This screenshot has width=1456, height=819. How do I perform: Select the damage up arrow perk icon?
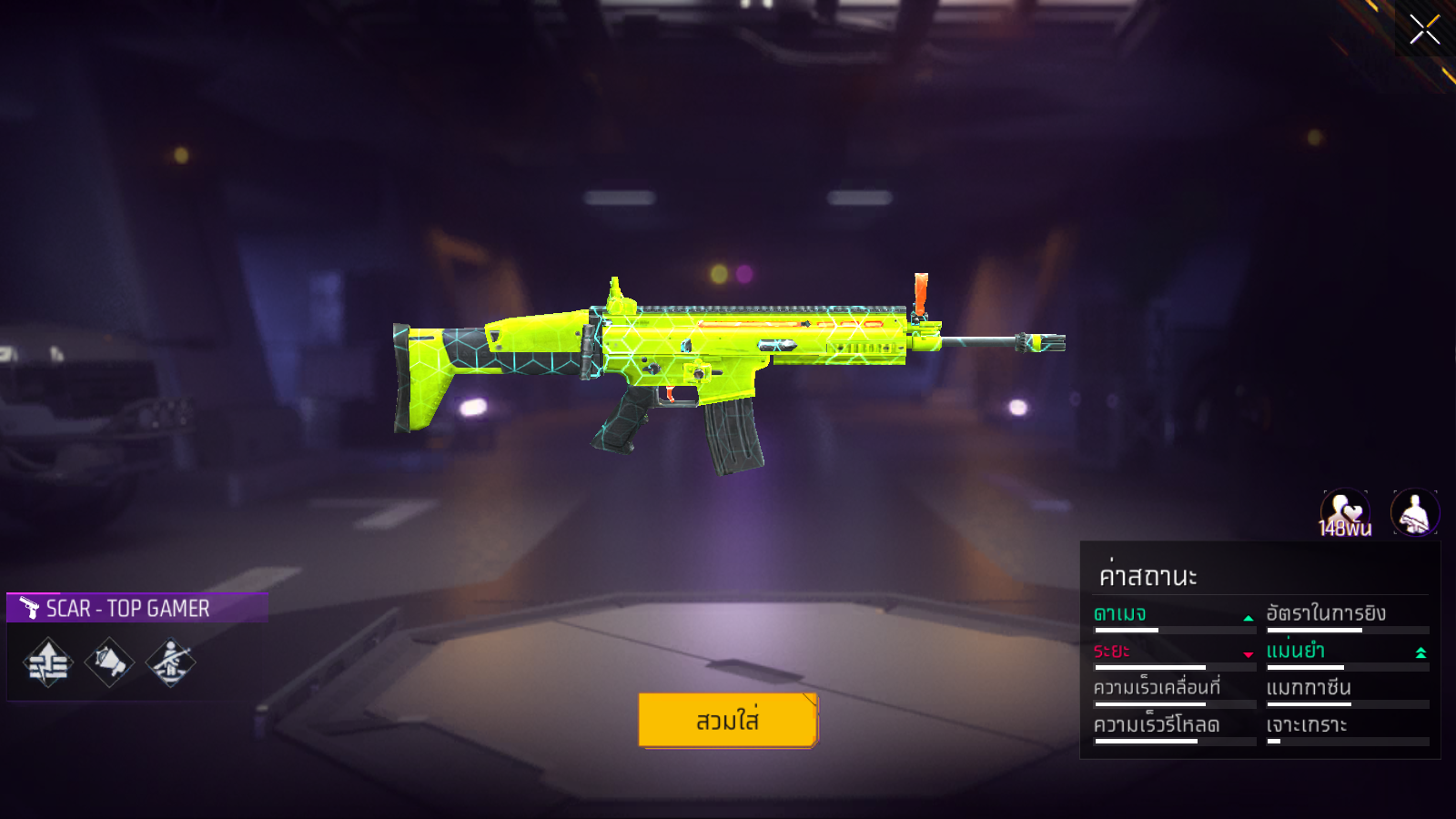(x=48, y=662)
